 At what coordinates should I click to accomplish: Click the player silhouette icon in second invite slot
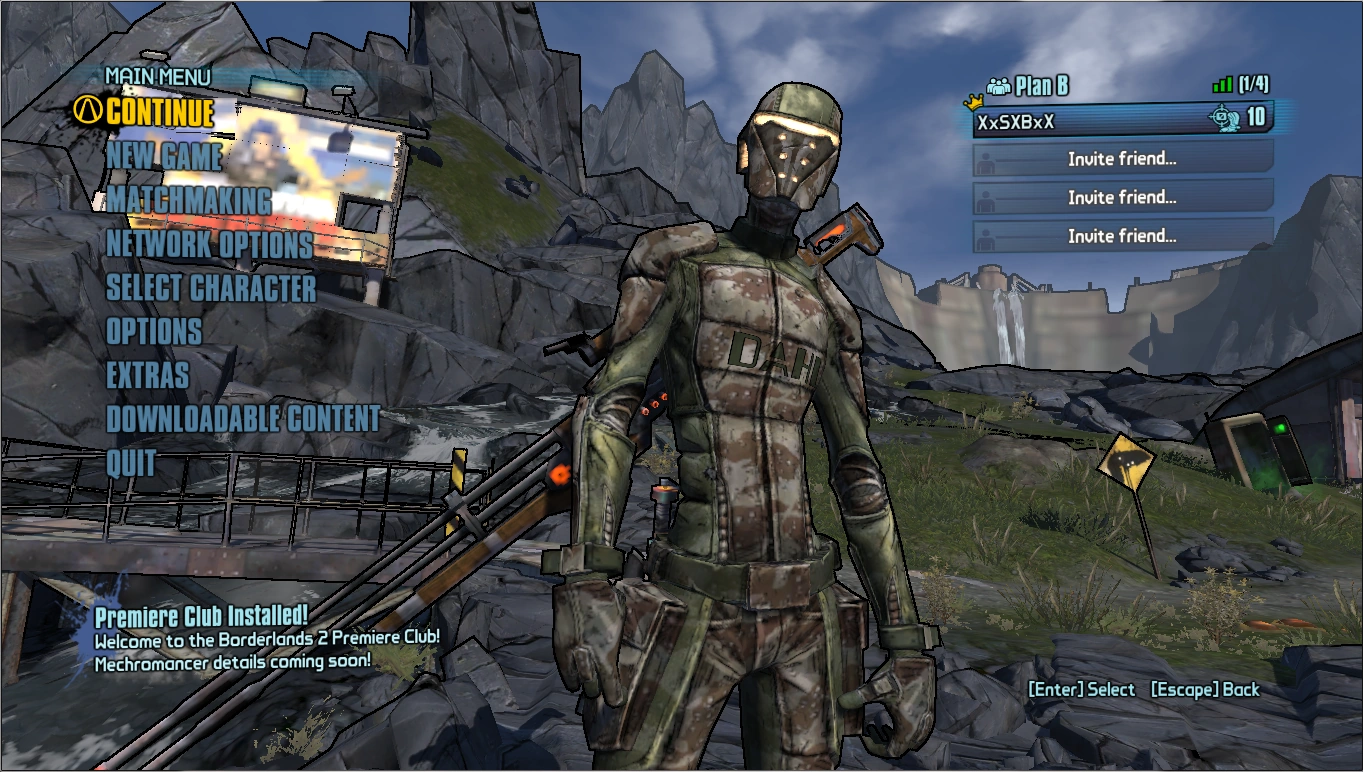[984, 197]
